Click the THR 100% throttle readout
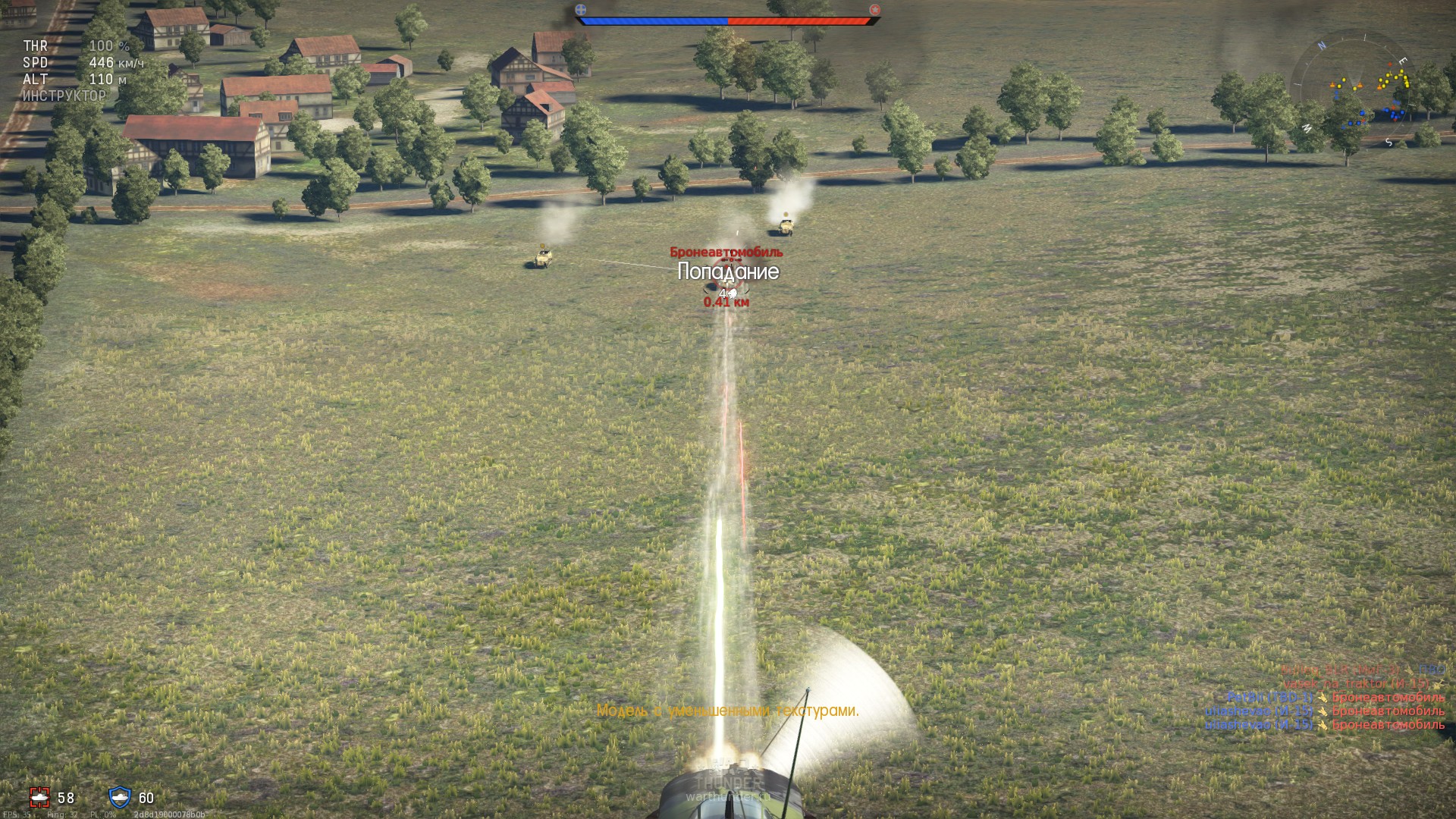 click(x=76, y=46)
